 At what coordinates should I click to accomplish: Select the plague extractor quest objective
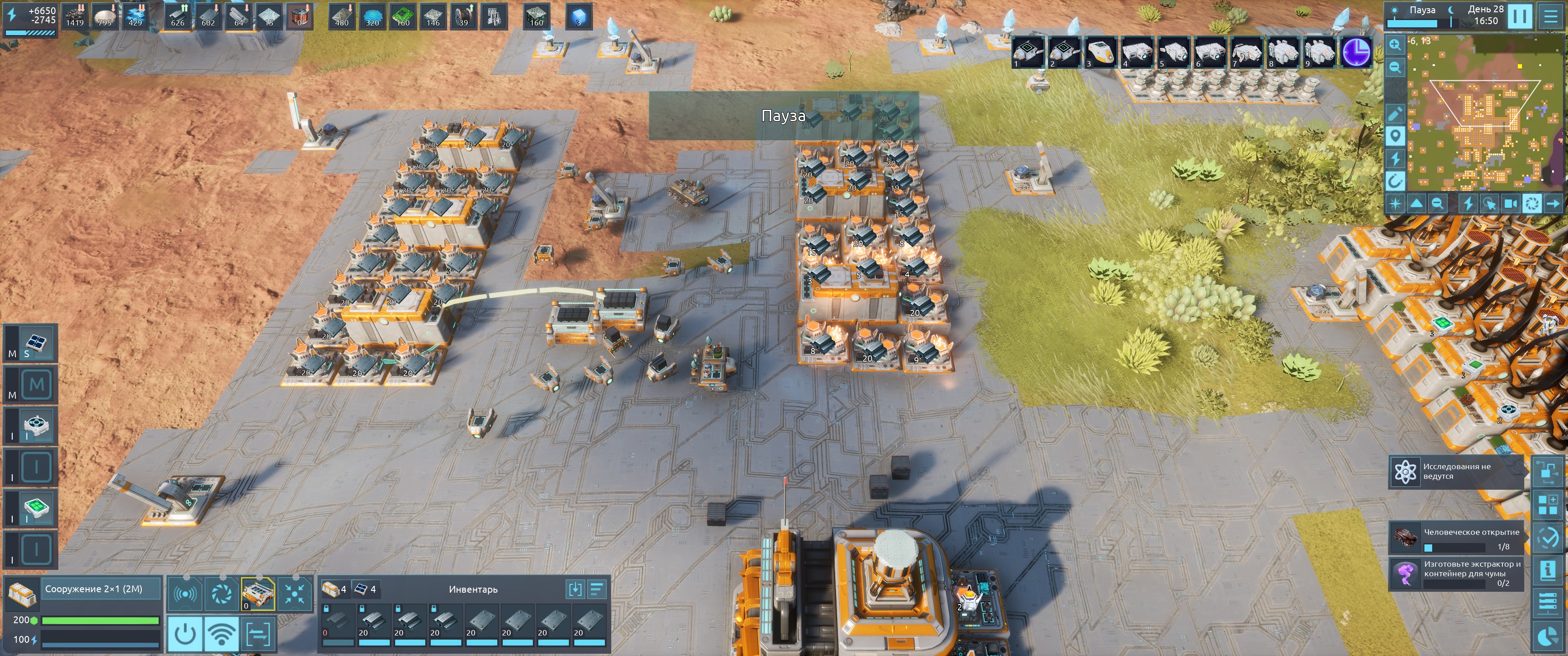tap(1456, 573)
